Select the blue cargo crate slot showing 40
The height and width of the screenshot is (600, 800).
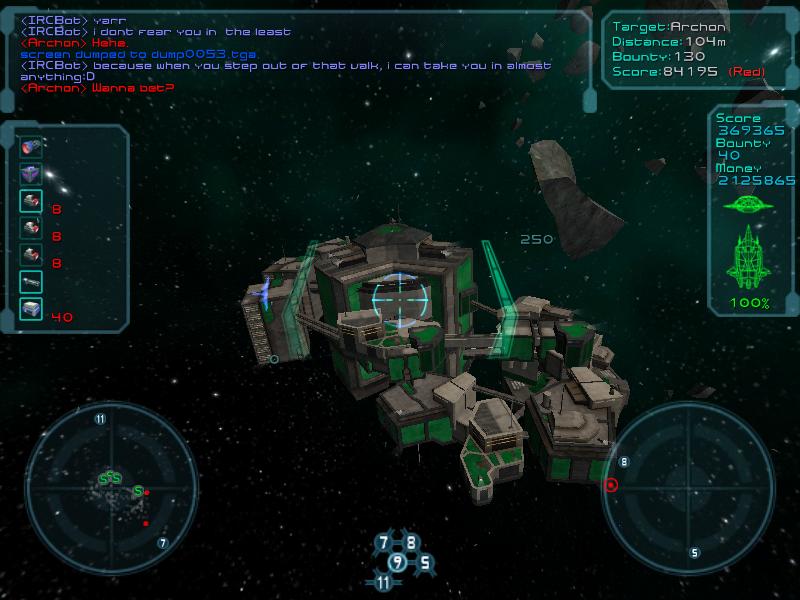pyautogui.click(x=30, y=310)
